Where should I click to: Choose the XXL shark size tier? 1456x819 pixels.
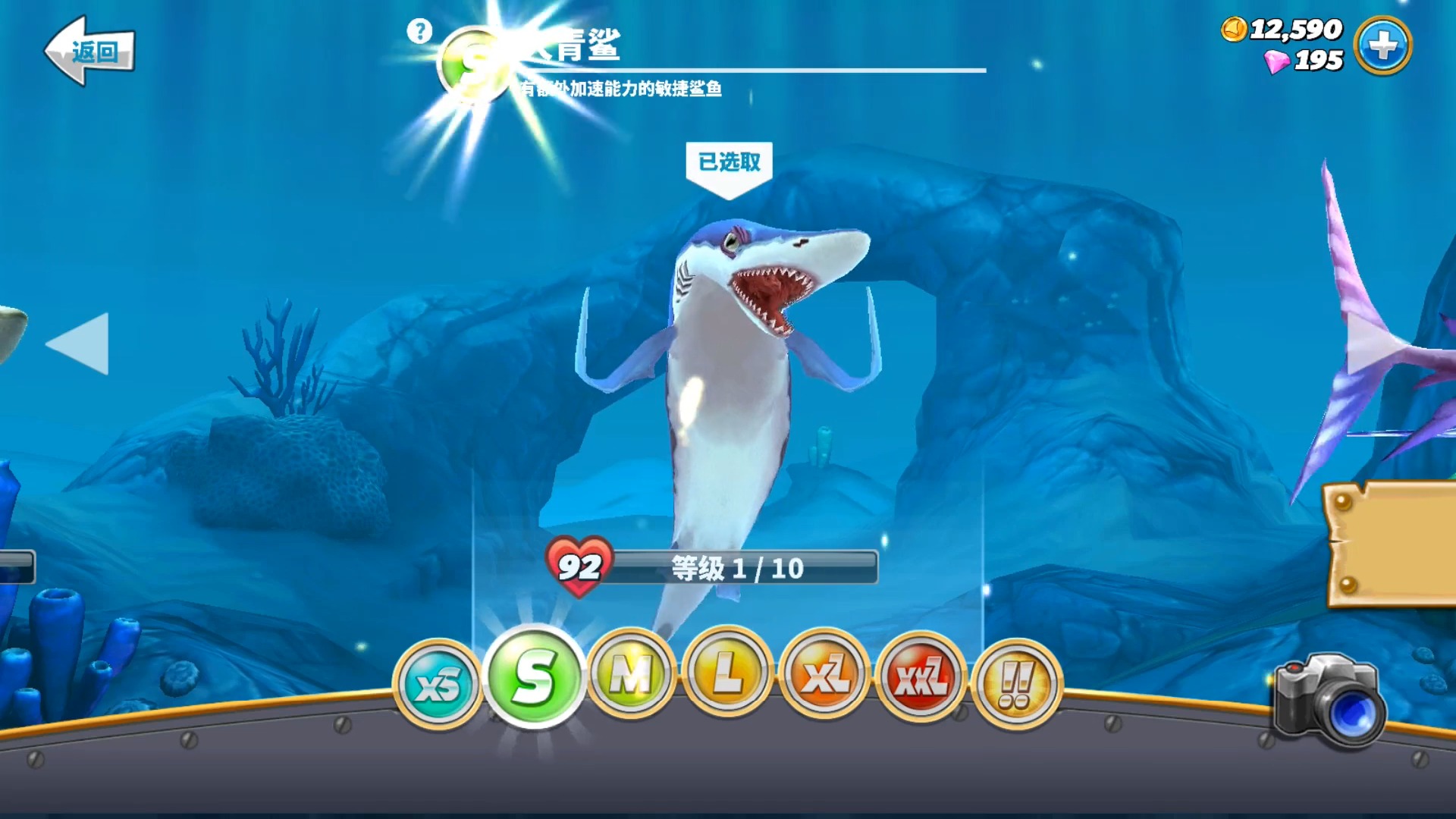pos(921,677)
